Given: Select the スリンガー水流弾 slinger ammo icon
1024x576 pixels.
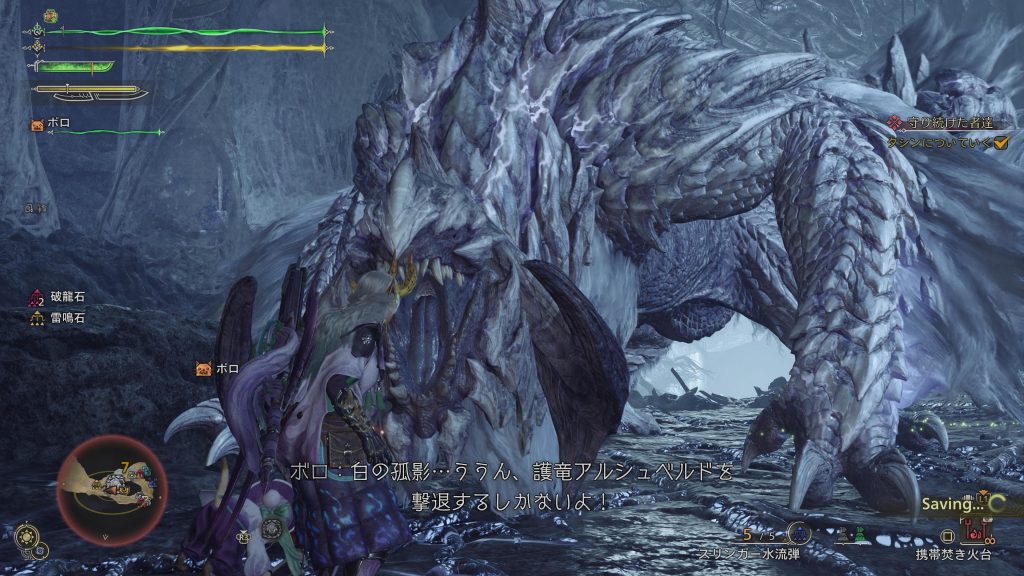Looking at the screenshot, I should click(798, 534).
